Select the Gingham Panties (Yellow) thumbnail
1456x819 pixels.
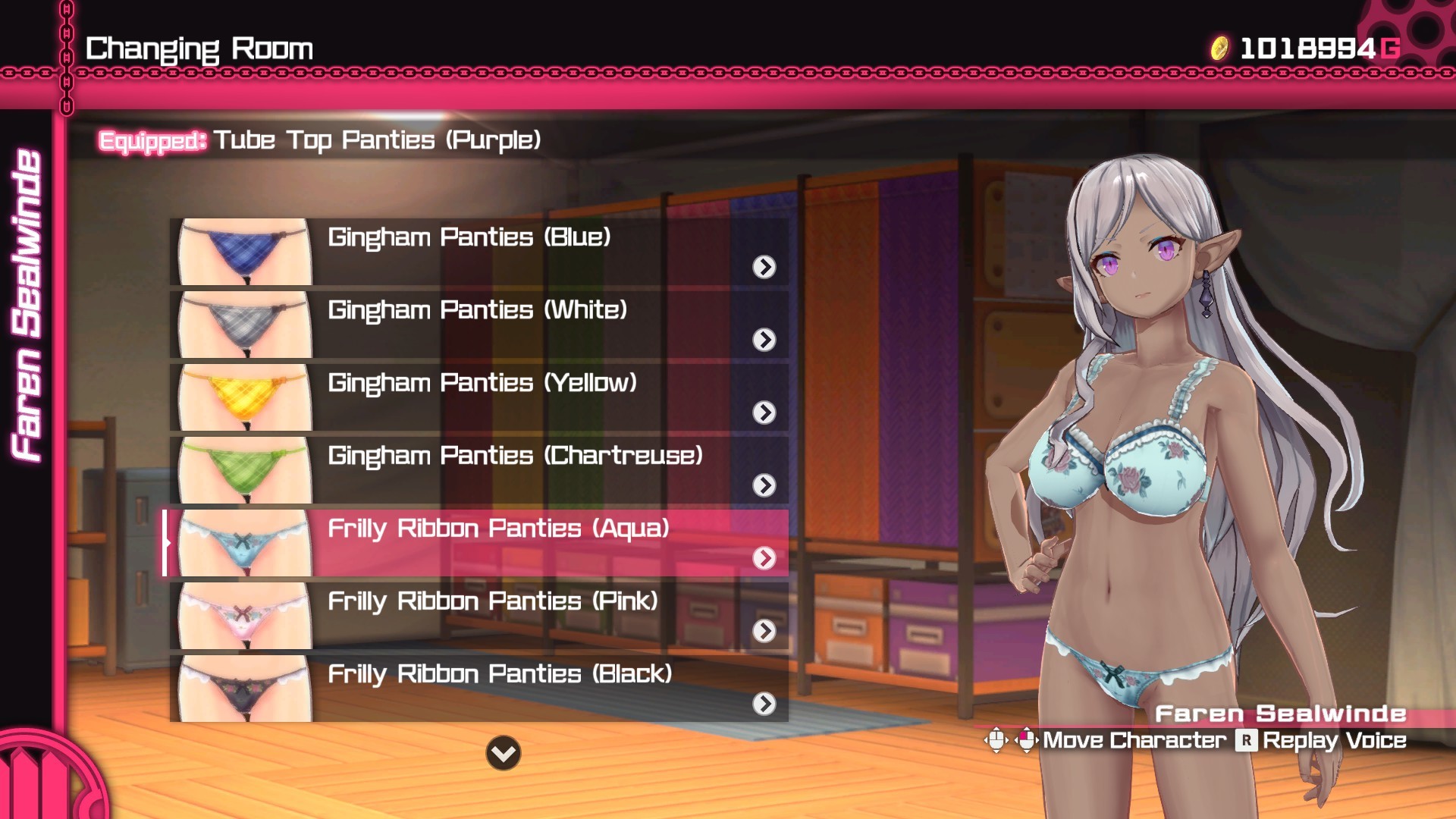(x=243, y=398)
